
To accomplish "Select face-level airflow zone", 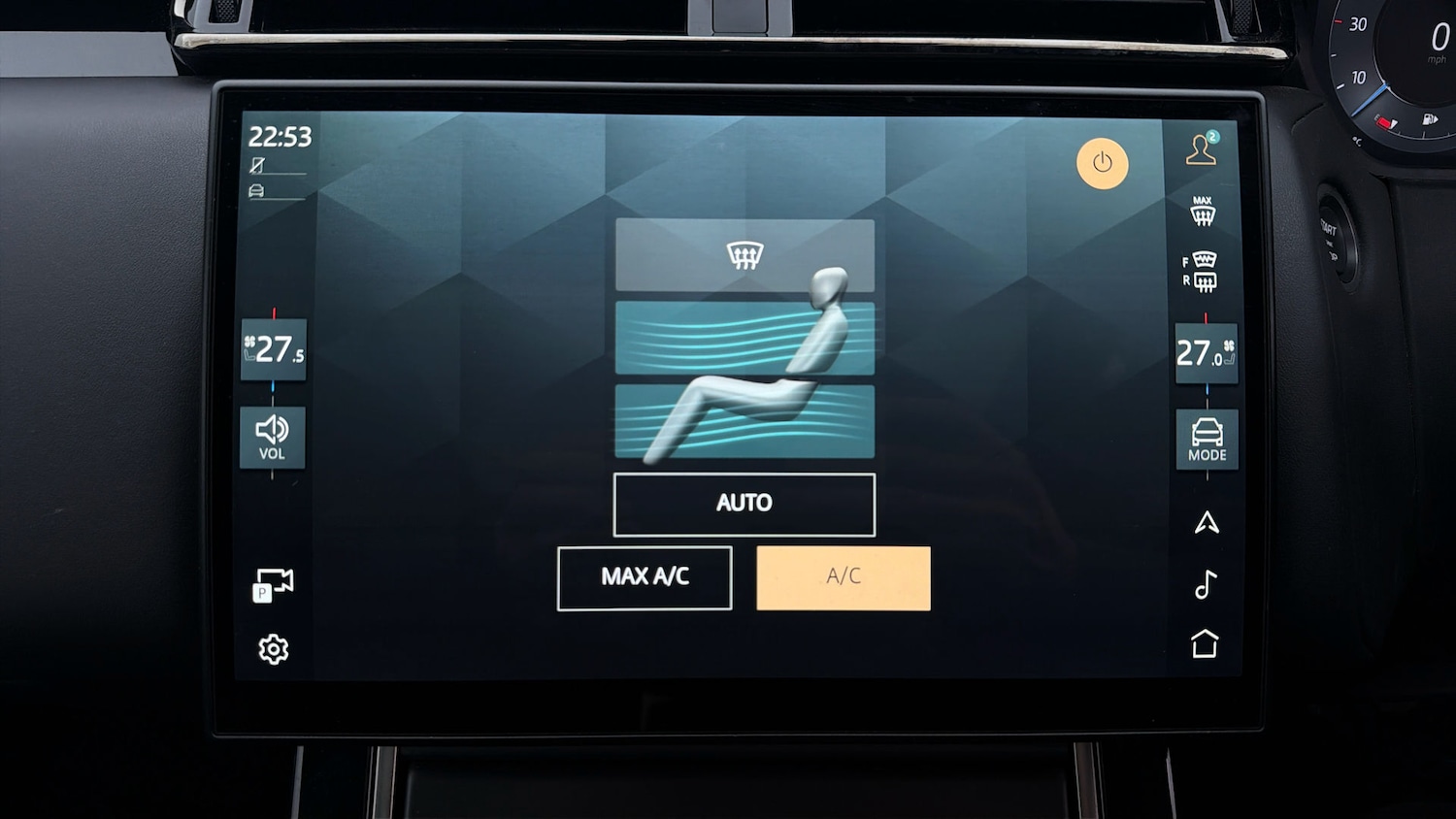I will pyautogui.click(x=744, y=338).
